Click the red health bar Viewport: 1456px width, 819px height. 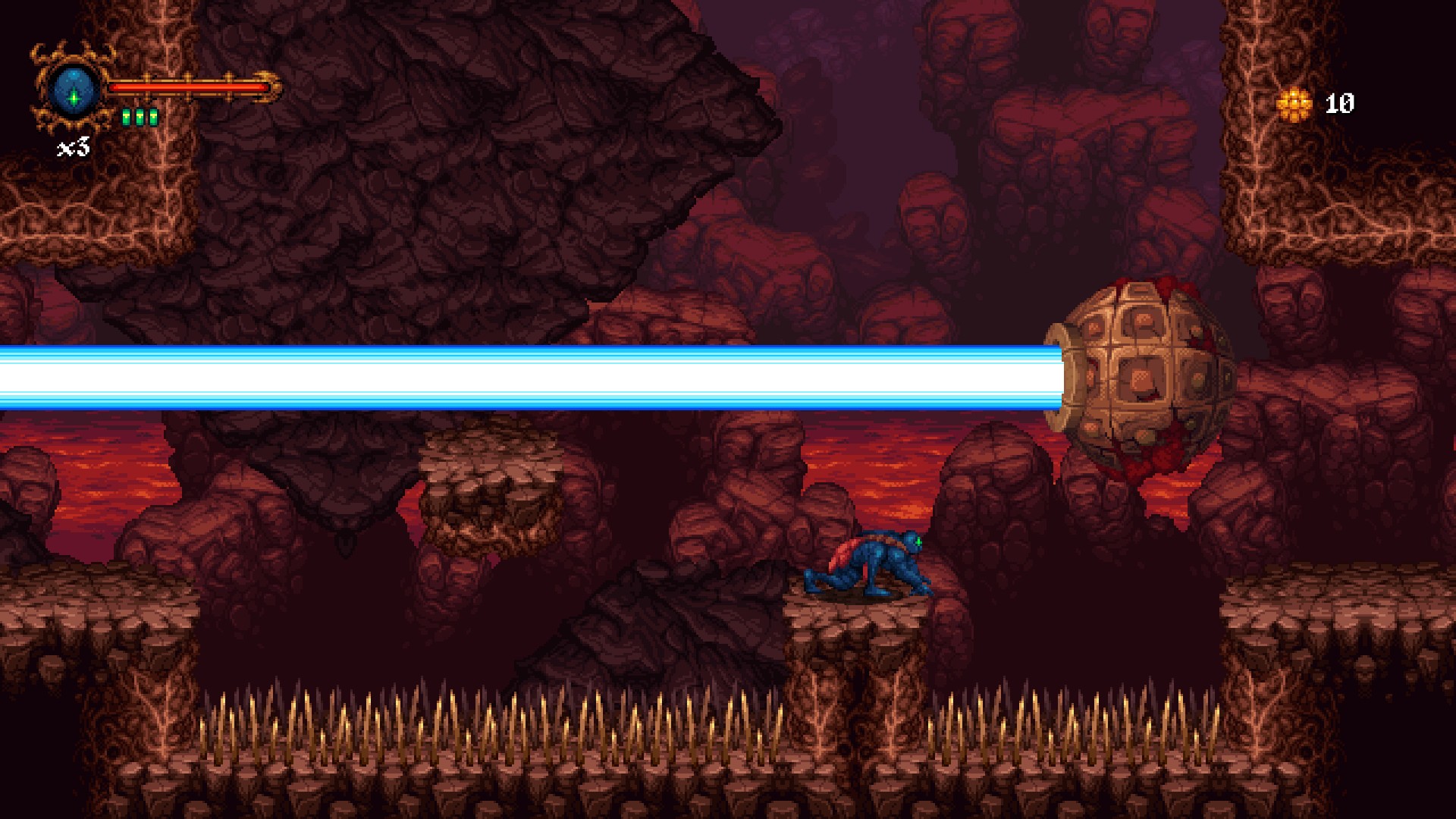(x=190, y=87)
